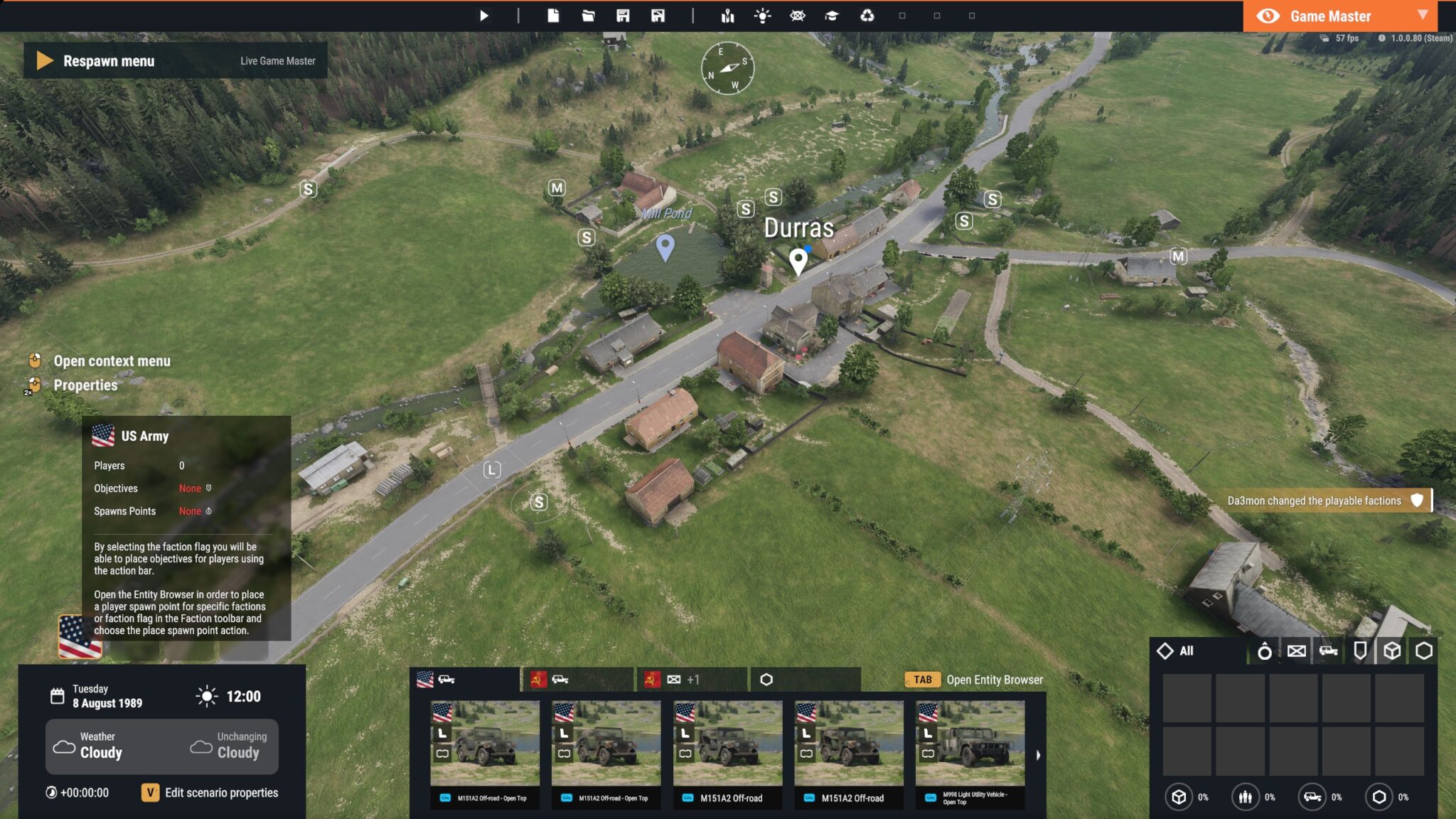The image size is (1456, 819).
Task: Click the hide entities eye icon
Action: 798,15
